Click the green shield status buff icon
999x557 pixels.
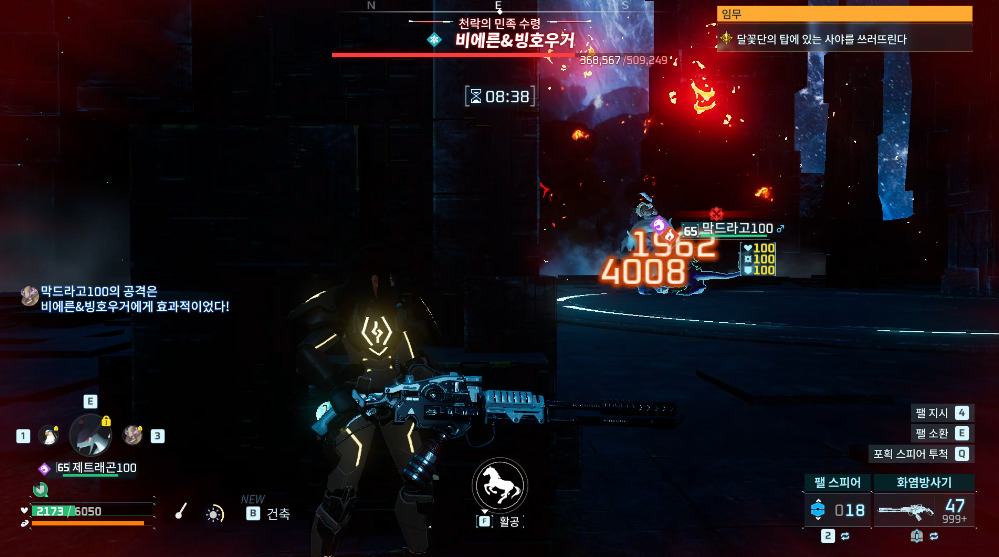(x=40, y=489)
